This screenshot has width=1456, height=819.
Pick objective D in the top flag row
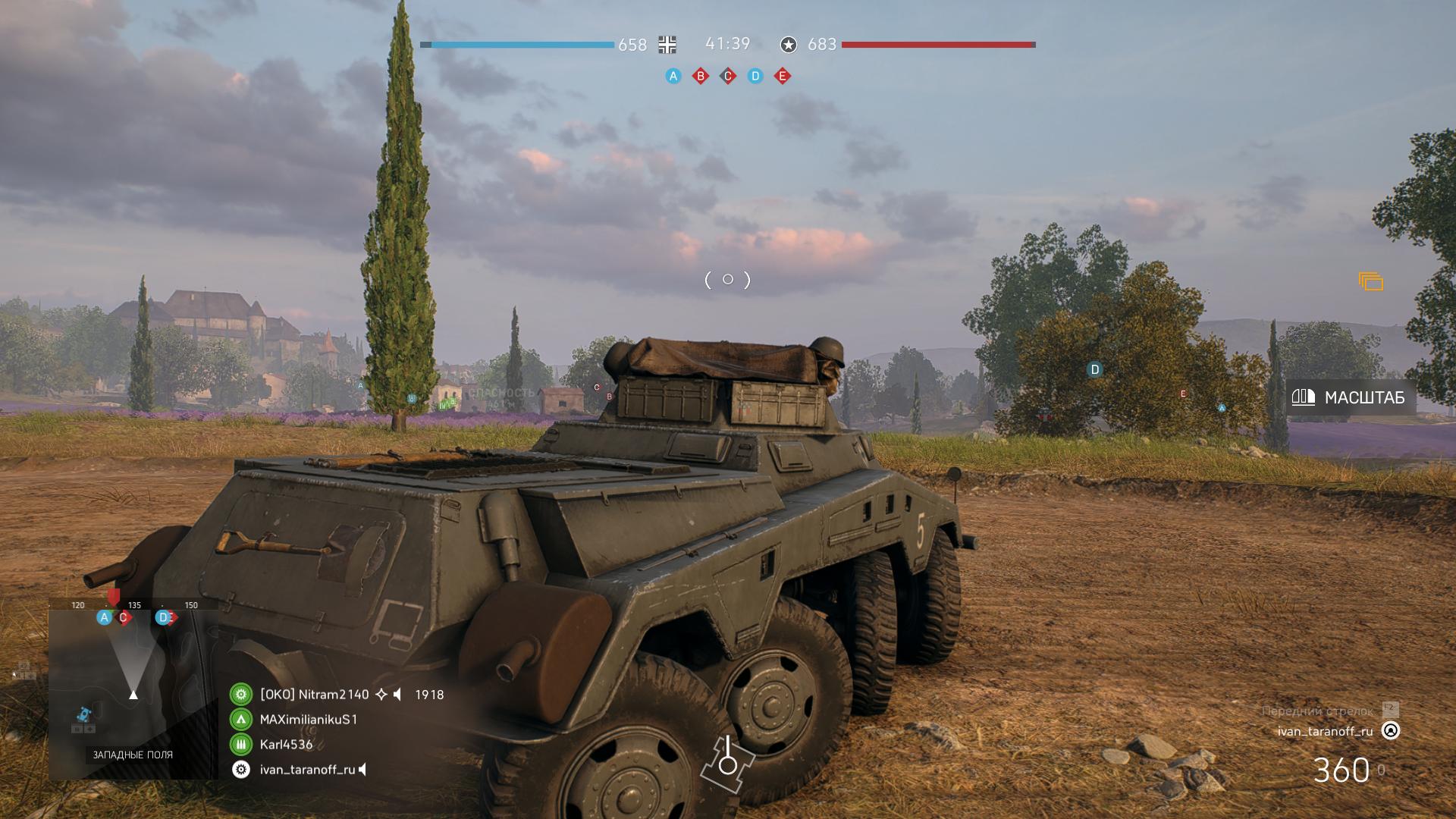coord(755,76)
